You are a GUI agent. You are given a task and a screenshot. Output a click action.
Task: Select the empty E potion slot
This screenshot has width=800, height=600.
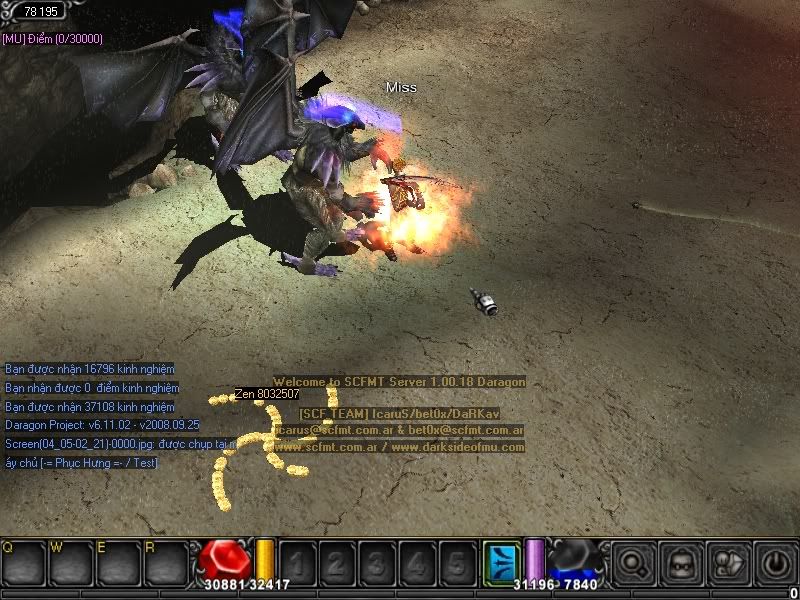point(118,562)
